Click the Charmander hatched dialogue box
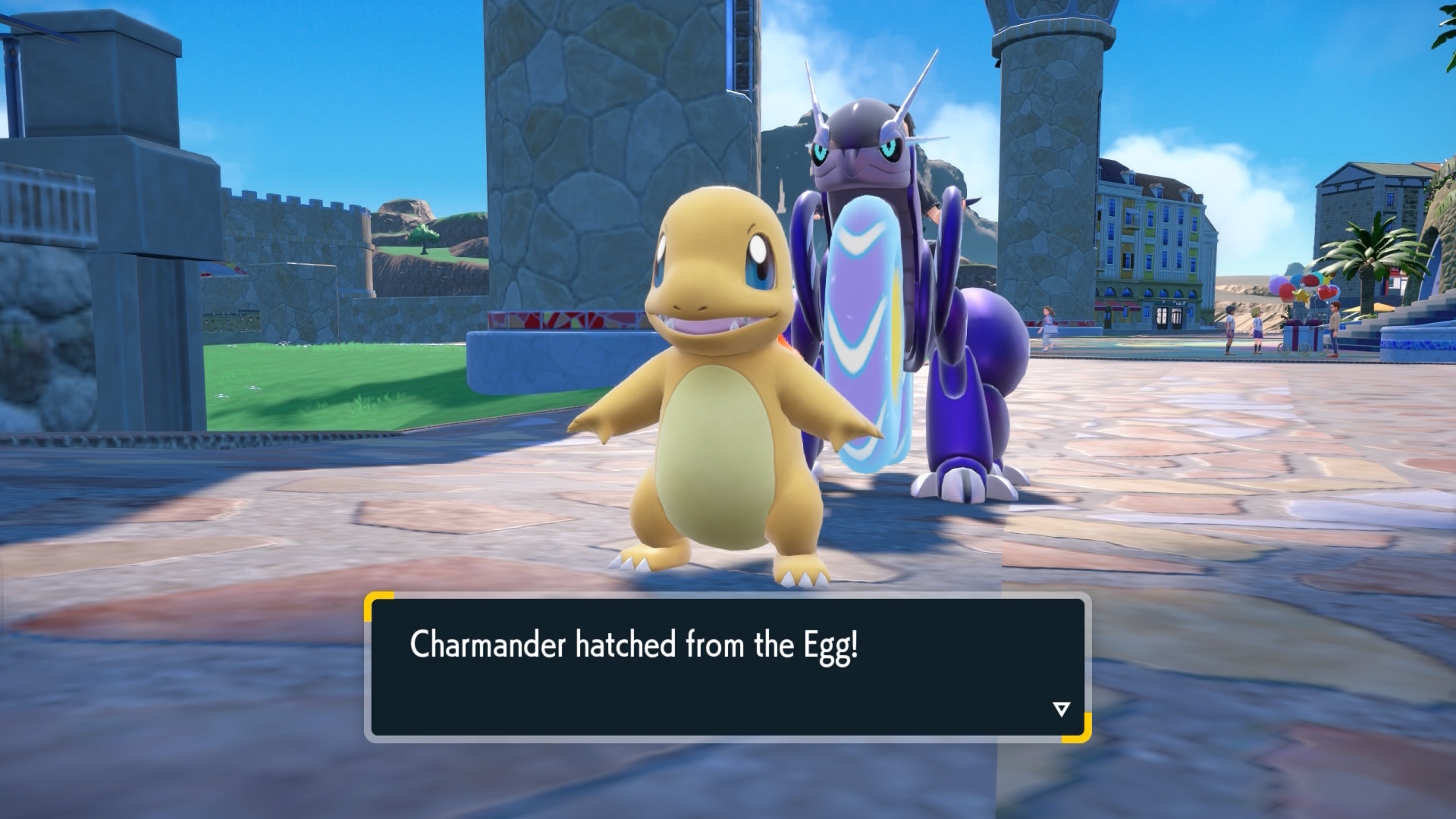The image size is (1456, 819). 726,667
